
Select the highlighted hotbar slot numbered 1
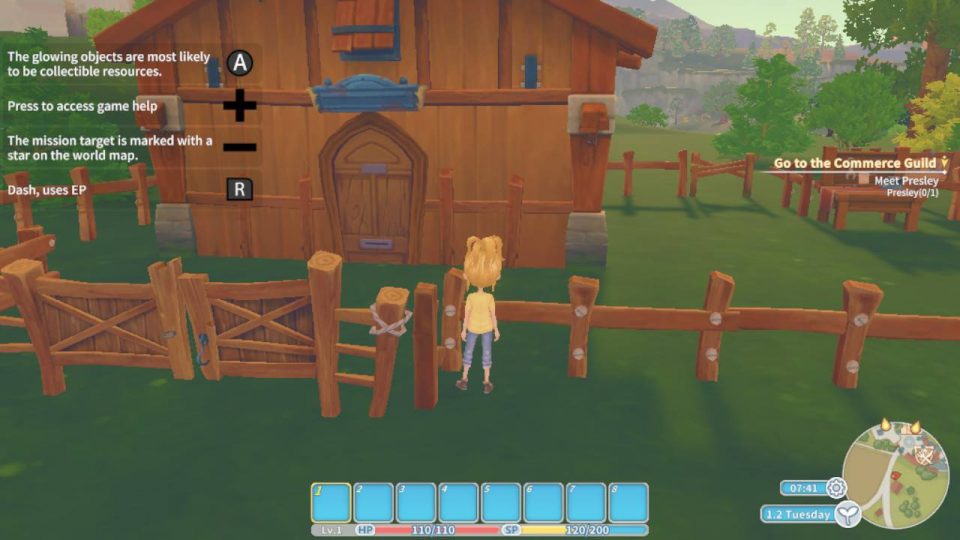[x=332, y=502]
